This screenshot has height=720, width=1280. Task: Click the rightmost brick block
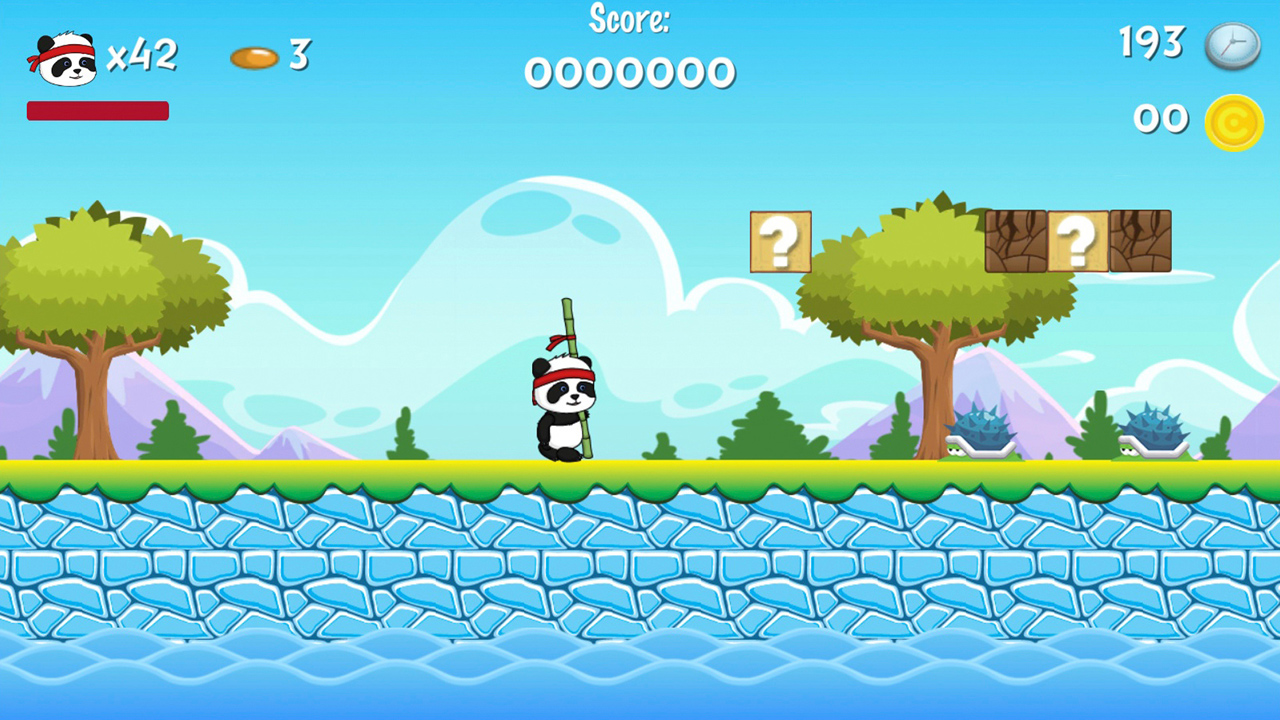point(1140,240)
